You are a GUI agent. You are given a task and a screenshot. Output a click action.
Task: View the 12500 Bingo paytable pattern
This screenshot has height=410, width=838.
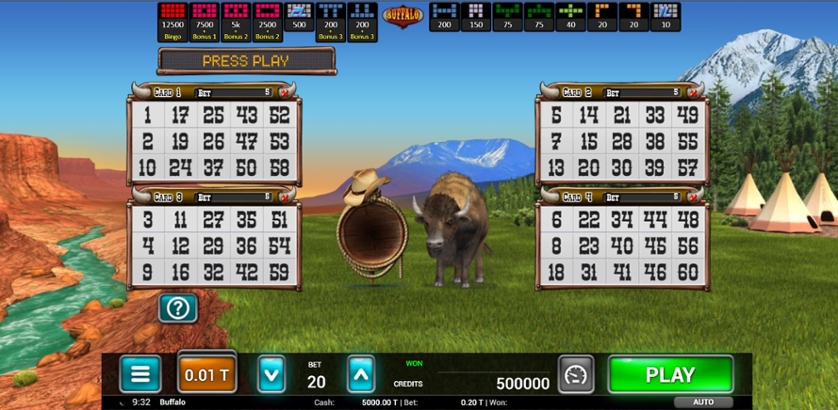coord(174,21)
